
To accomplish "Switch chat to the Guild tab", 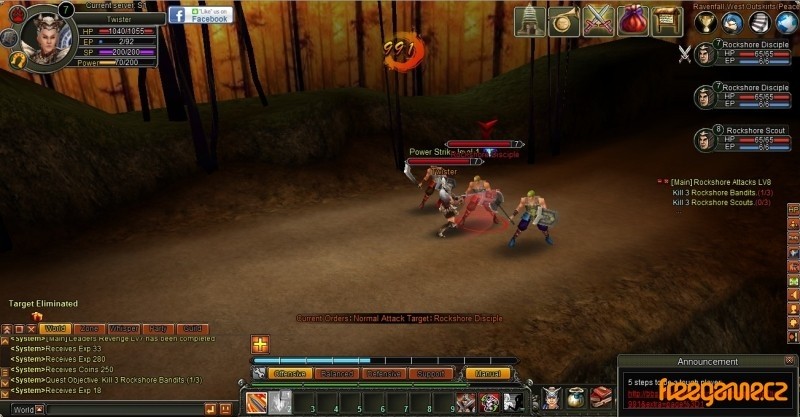I will pos(191,328).
